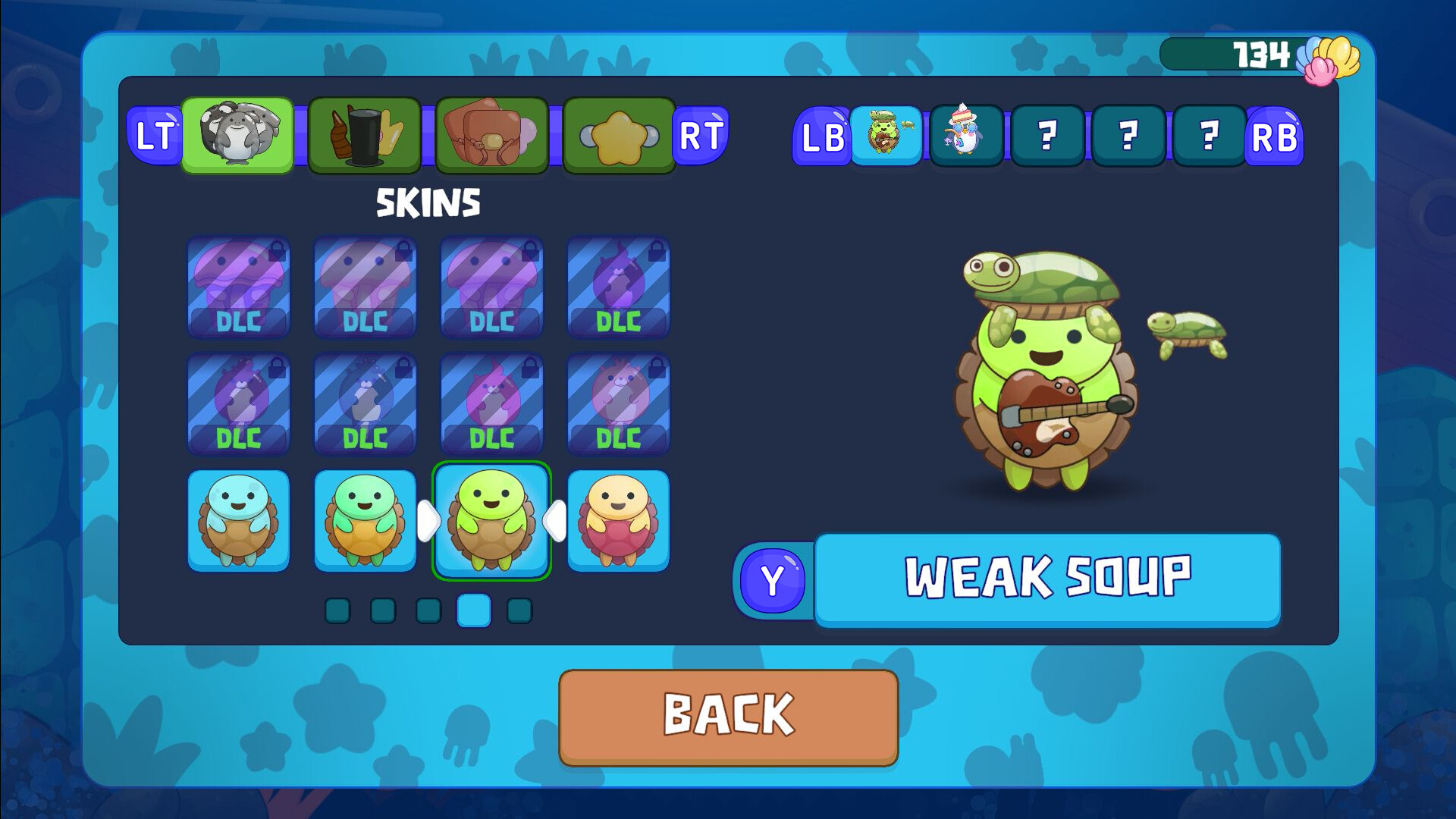Pick the green and orange turtle skin
The width and height of the screenshot is (1456, 819).
point(365,520)
